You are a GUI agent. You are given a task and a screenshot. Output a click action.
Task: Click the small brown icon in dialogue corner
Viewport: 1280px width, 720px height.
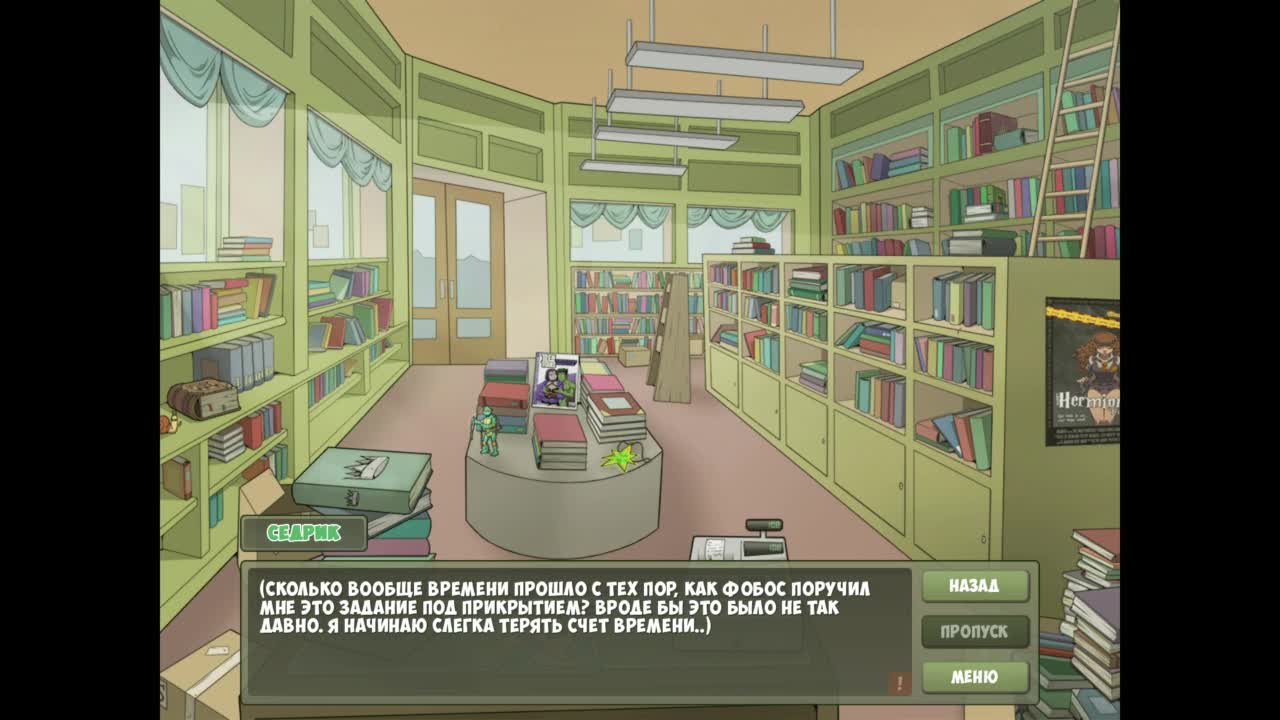coord(898,683)
